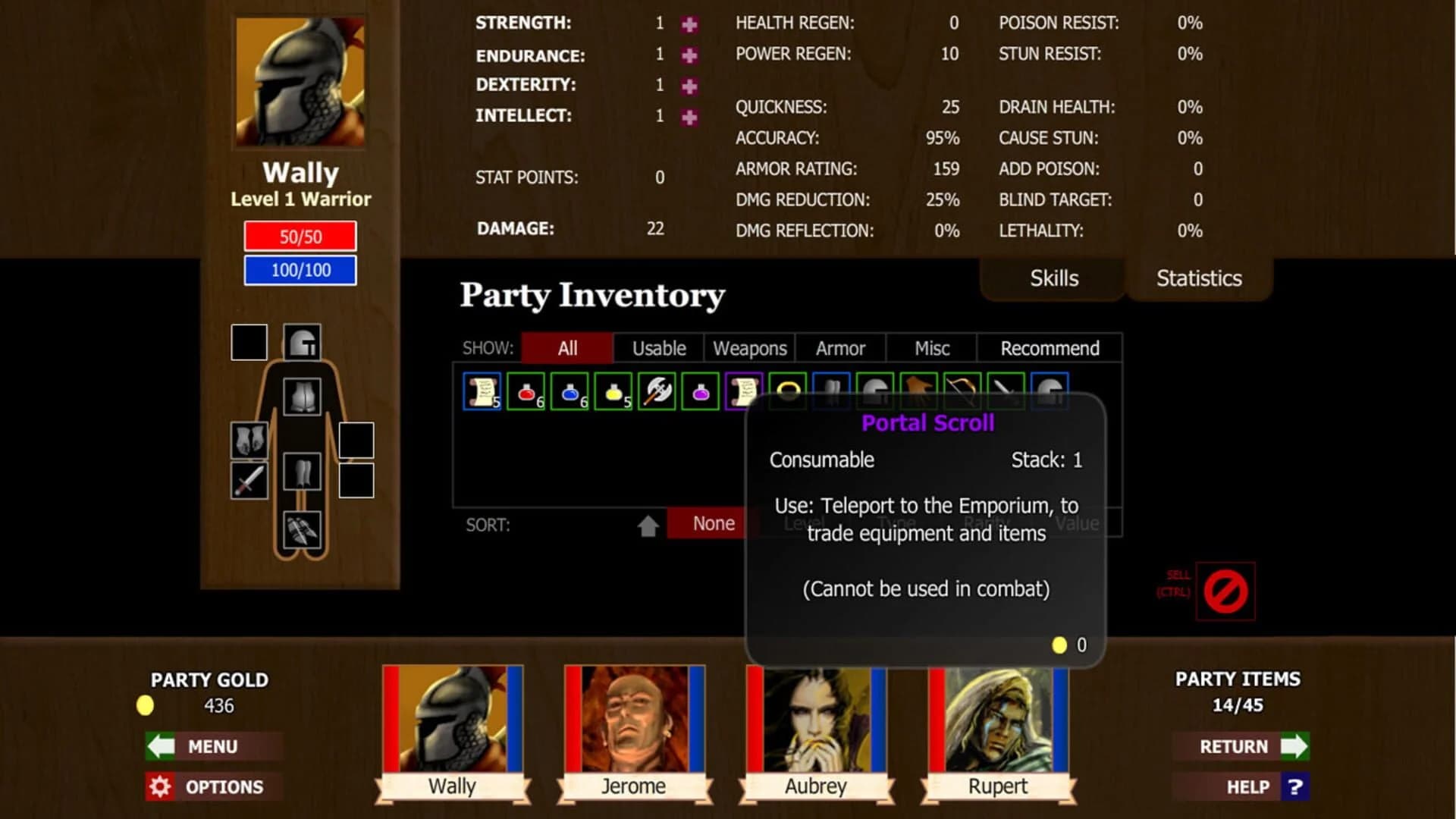Filter inventory to show Armor only

tap(839, 348)
